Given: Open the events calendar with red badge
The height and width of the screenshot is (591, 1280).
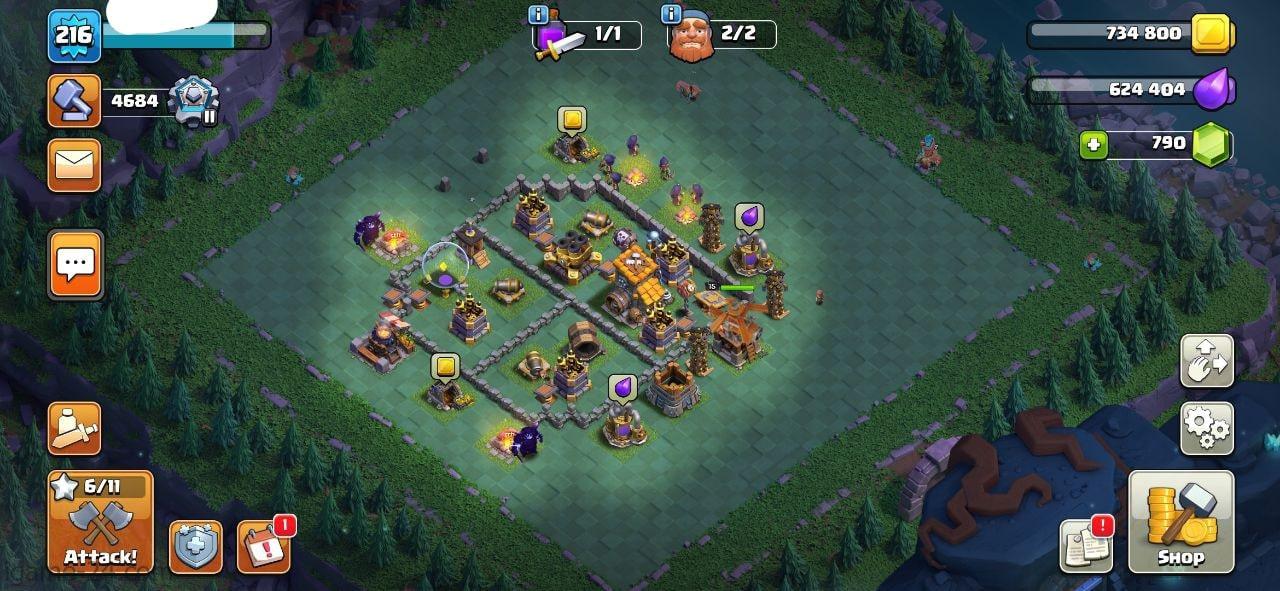Looking at the screenshot, I should (x=263, y=546).
